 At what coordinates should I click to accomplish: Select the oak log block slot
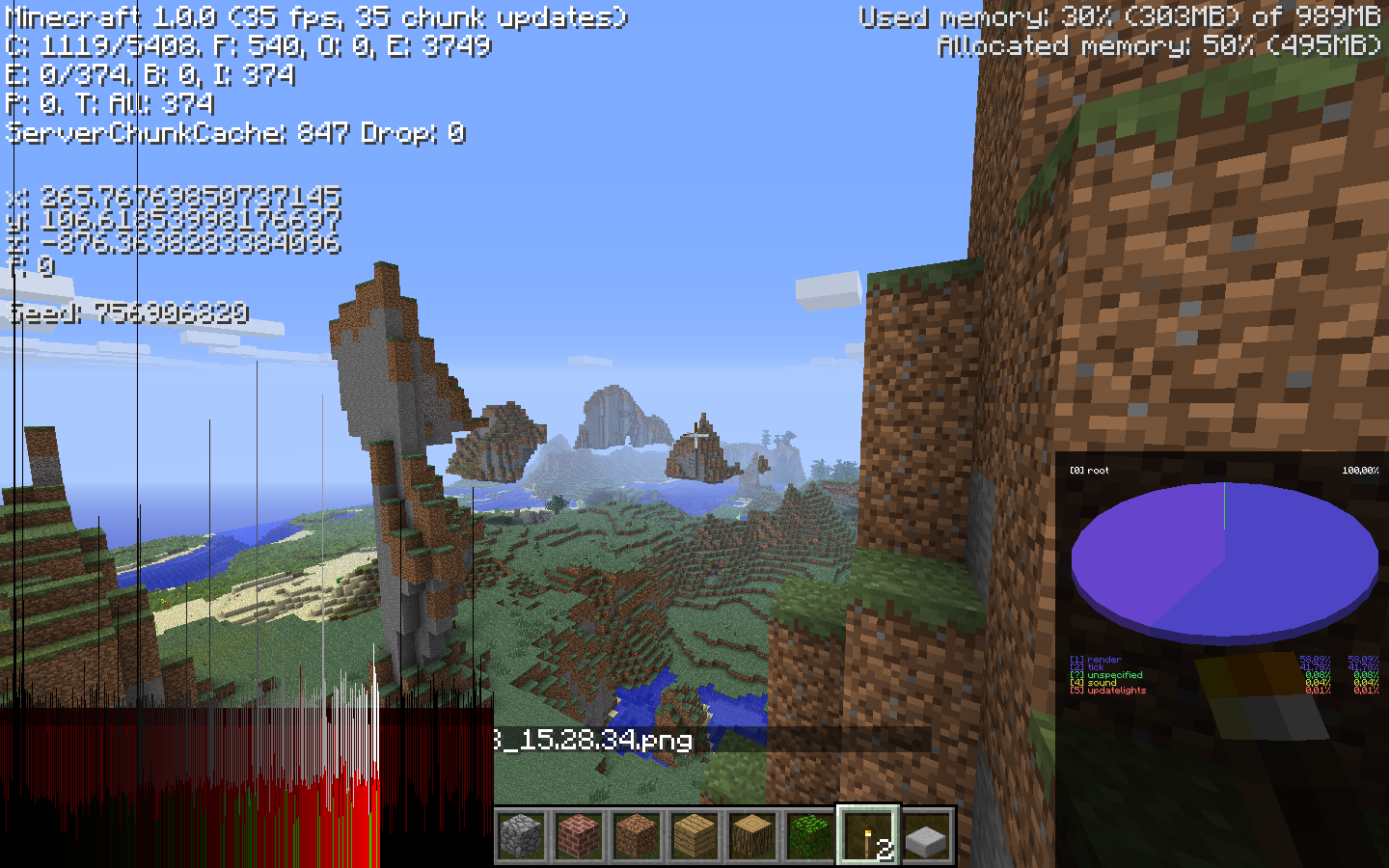[753, 835]
